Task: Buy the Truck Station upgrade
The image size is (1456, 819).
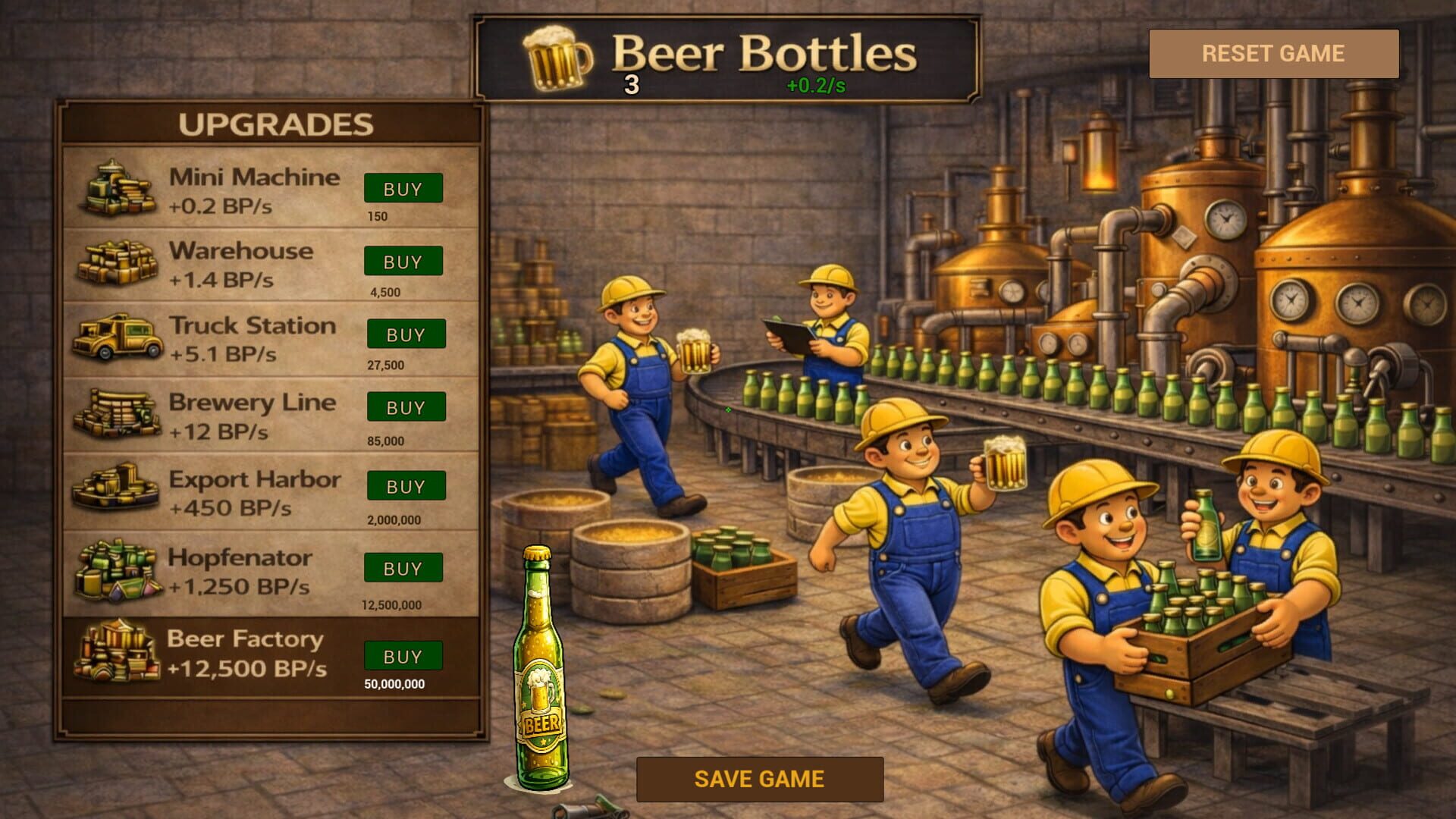Action: point(406,334)
